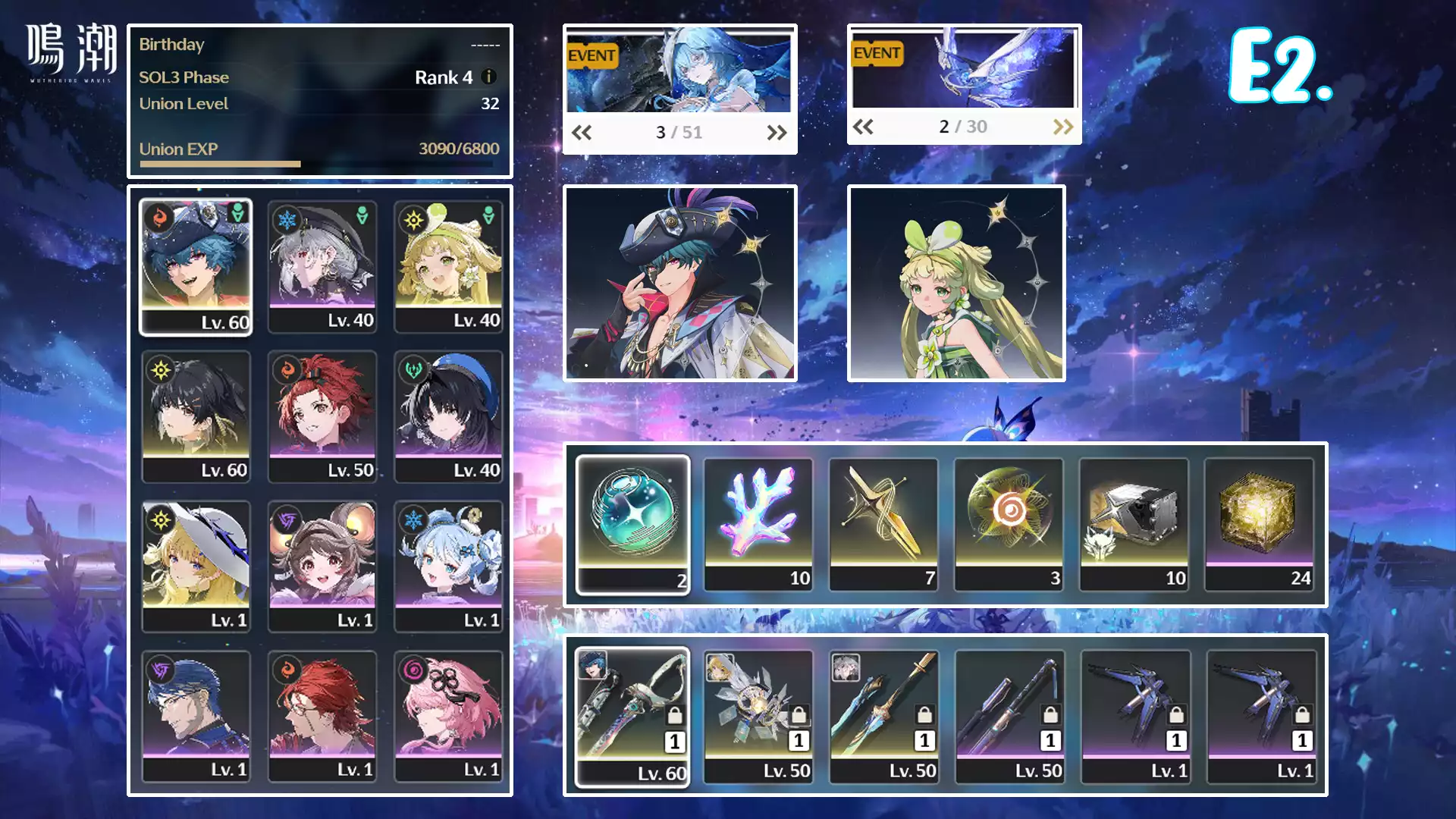Advance the weapon event banner forward
The height and width of the screenshot is (819, 1456).
coord(1063,127)
